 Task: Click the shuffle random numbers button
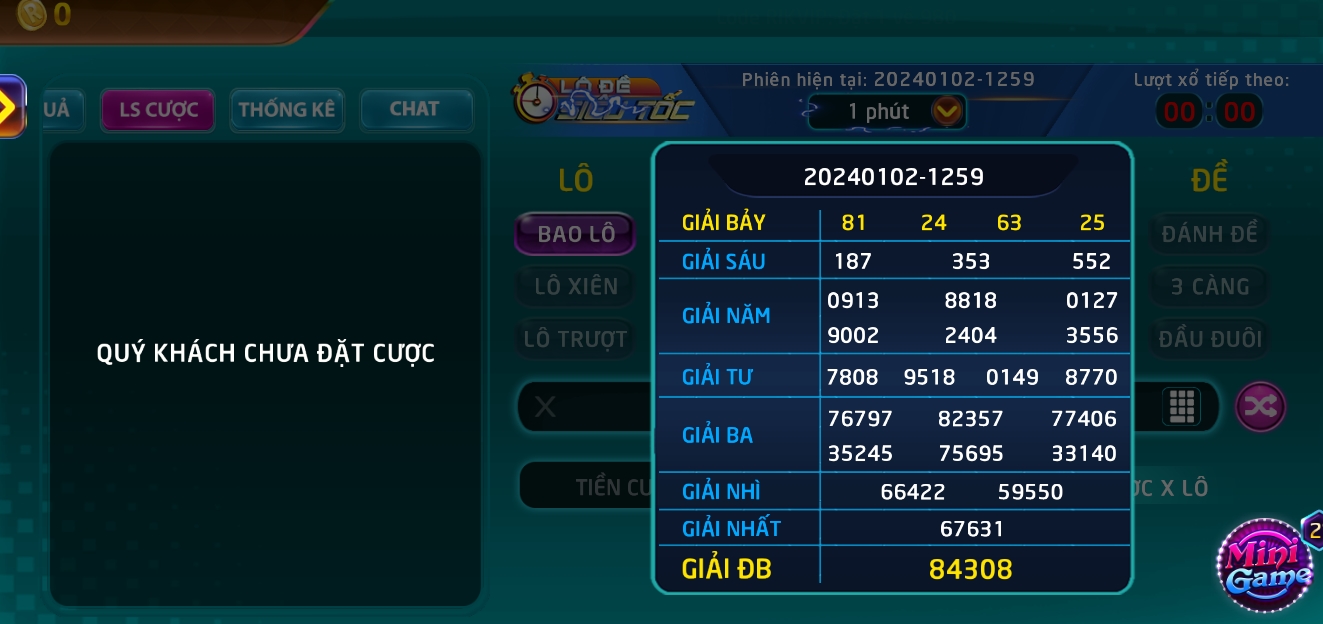point(1260,406)
